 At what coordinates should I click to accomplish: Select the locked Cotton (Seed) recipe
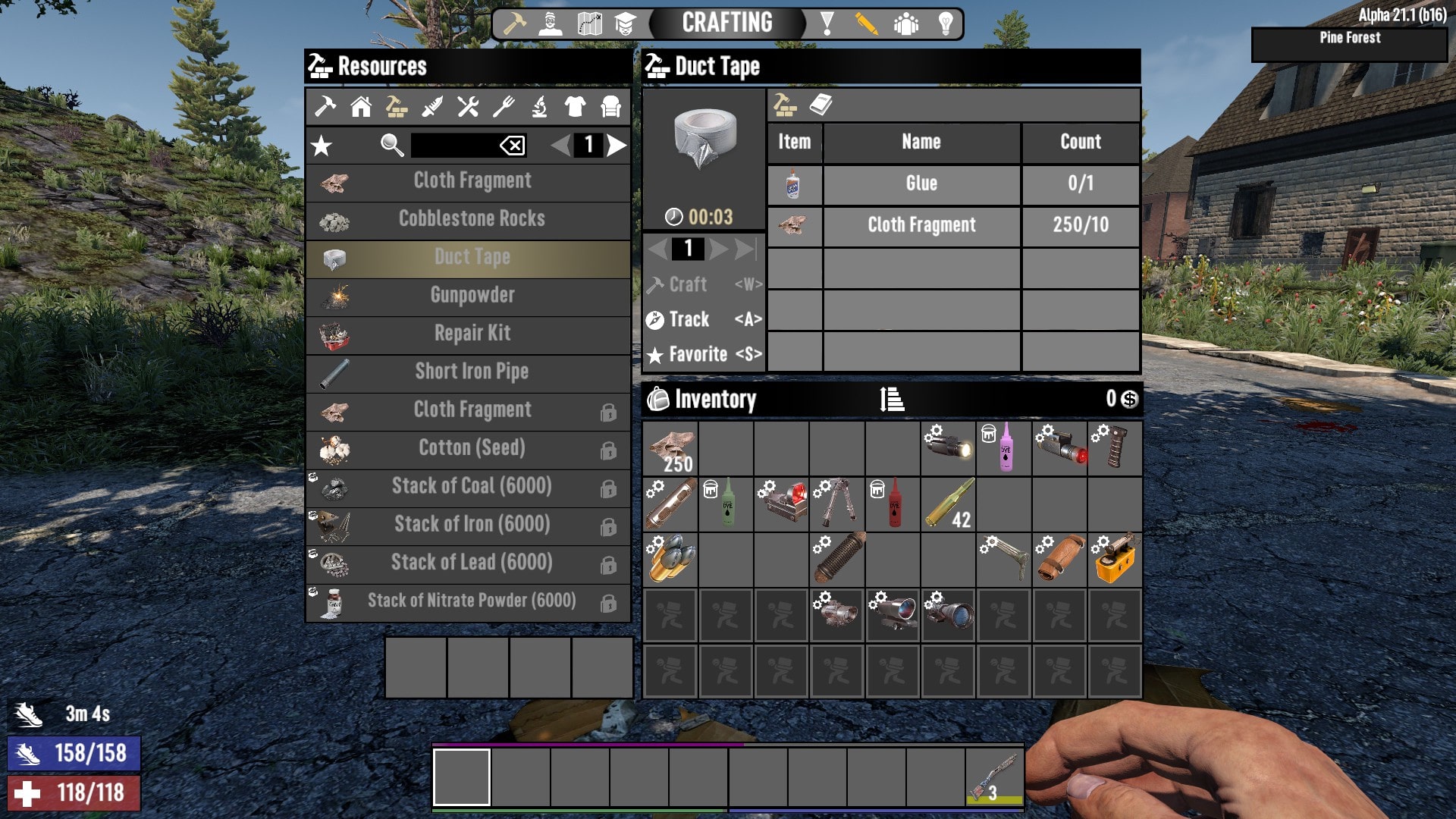472,448
